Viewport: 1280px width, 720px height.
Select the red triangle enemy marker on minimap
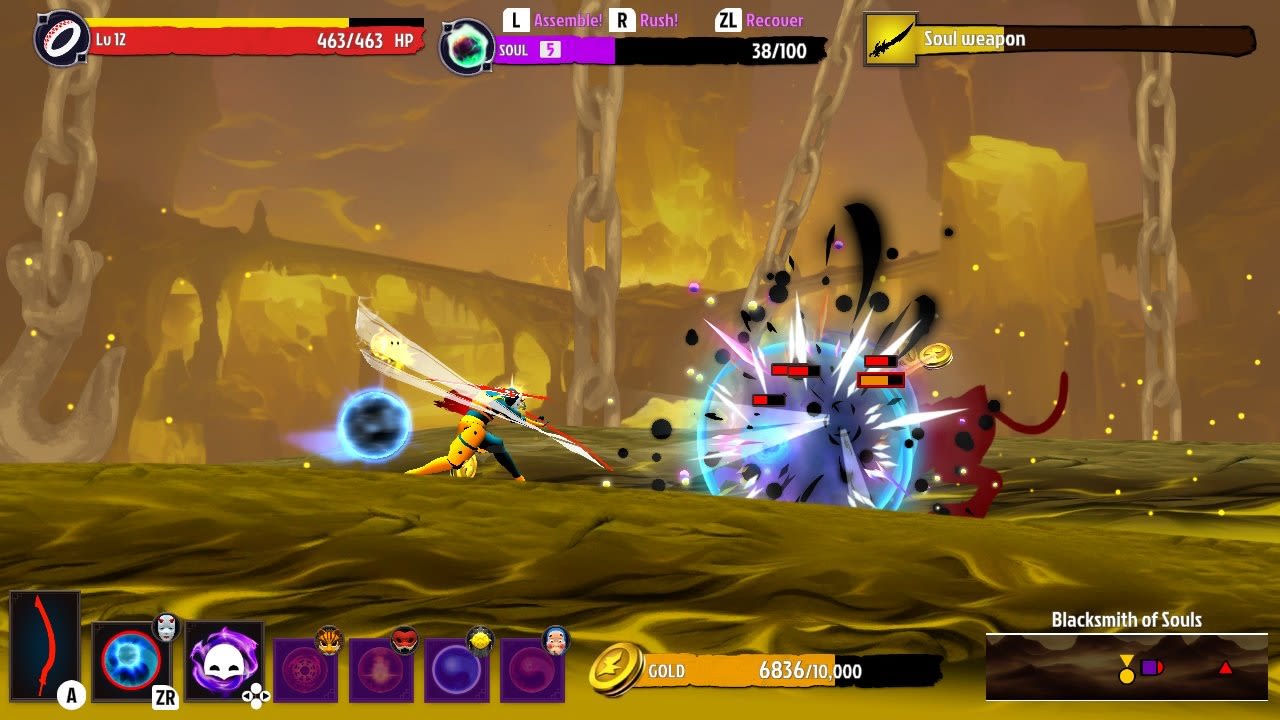pyautogui.click(x=1225, y=669)
